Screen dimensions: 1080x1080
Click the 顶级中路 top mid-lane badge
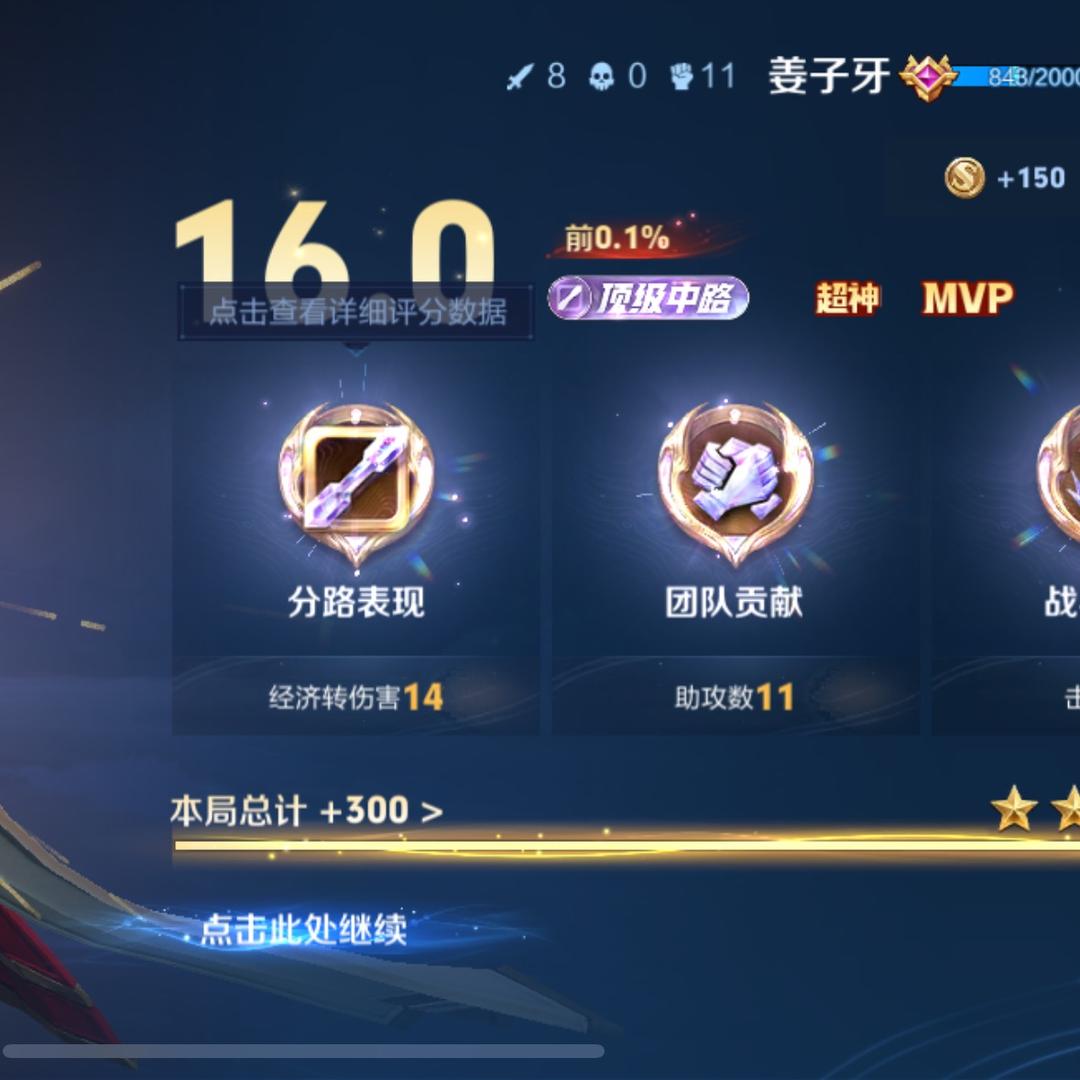648,298
